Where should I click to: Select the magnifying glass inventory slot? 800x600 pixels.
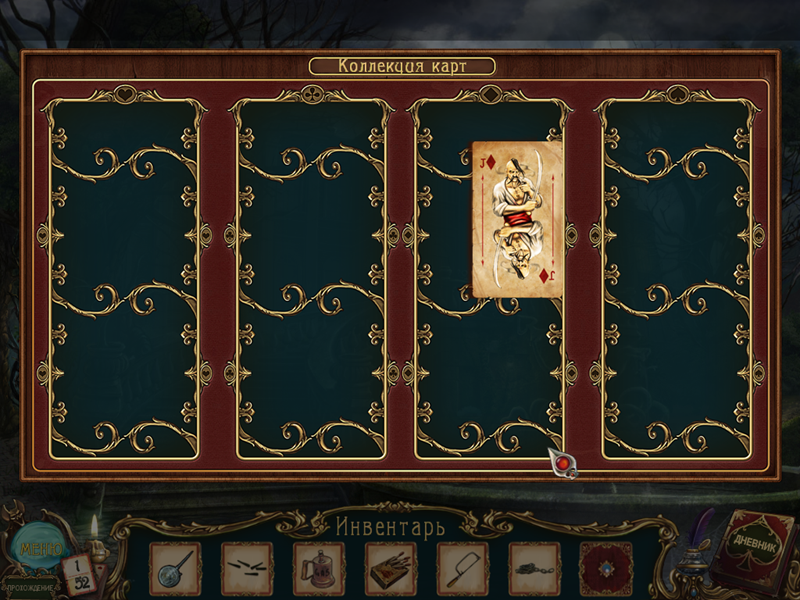(175, 569)
